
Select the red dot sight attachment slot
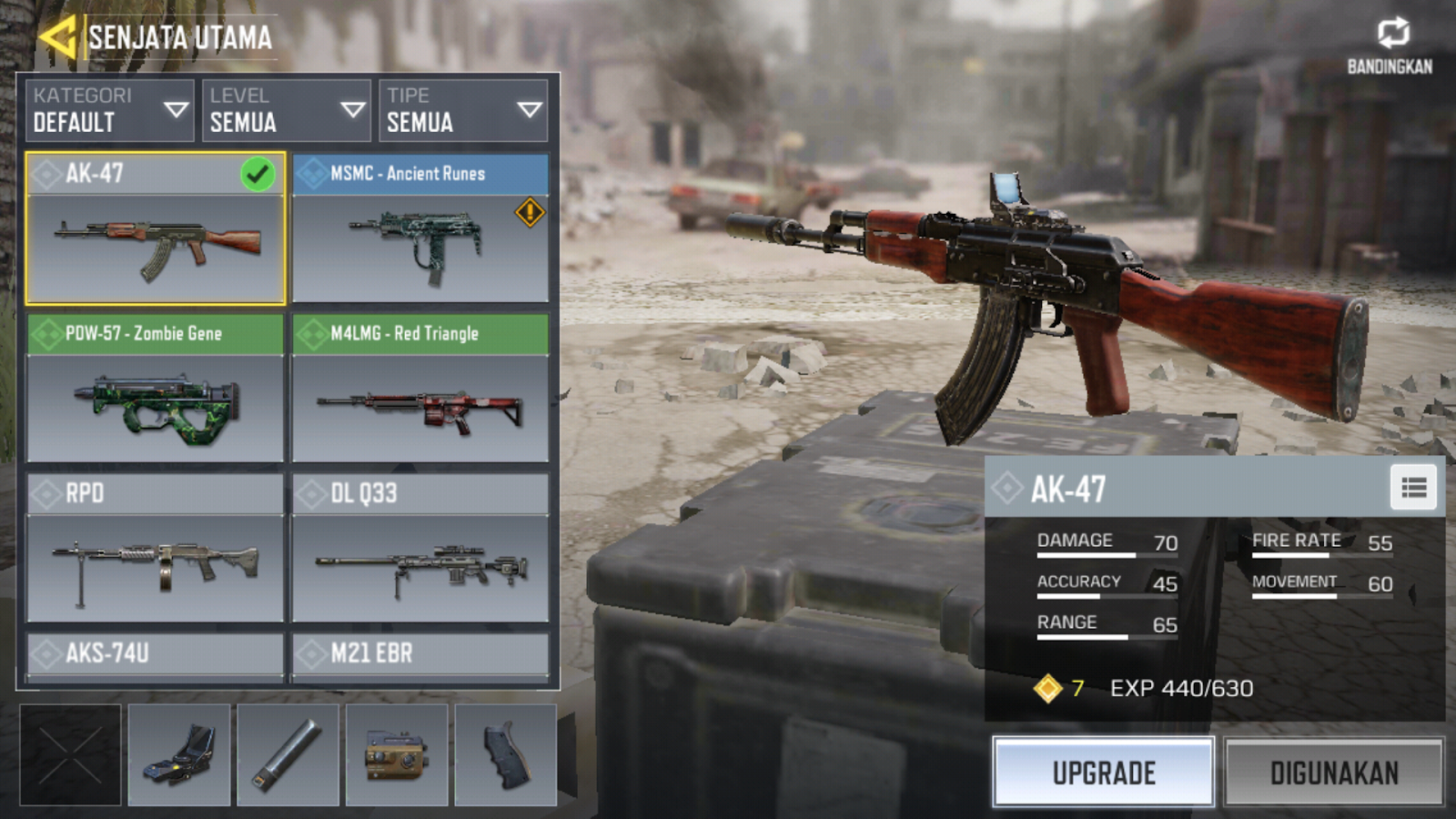(179, 755)
